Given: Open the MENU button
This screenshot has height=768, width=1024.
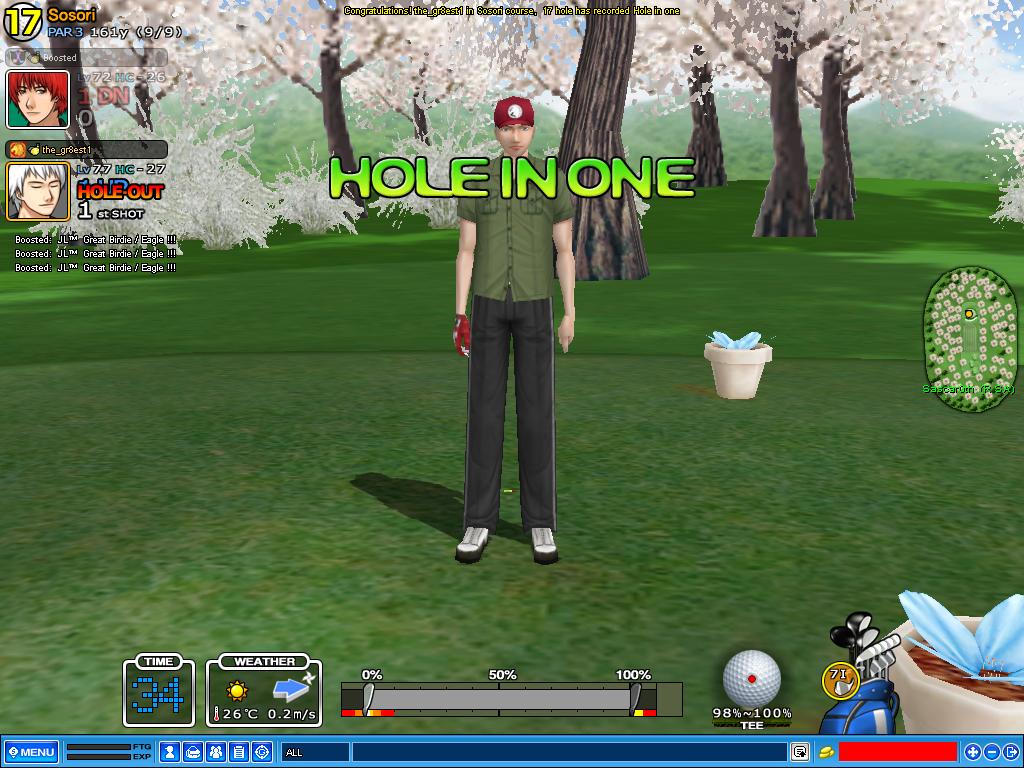Looking at the screenshot, I should (31, 752).
